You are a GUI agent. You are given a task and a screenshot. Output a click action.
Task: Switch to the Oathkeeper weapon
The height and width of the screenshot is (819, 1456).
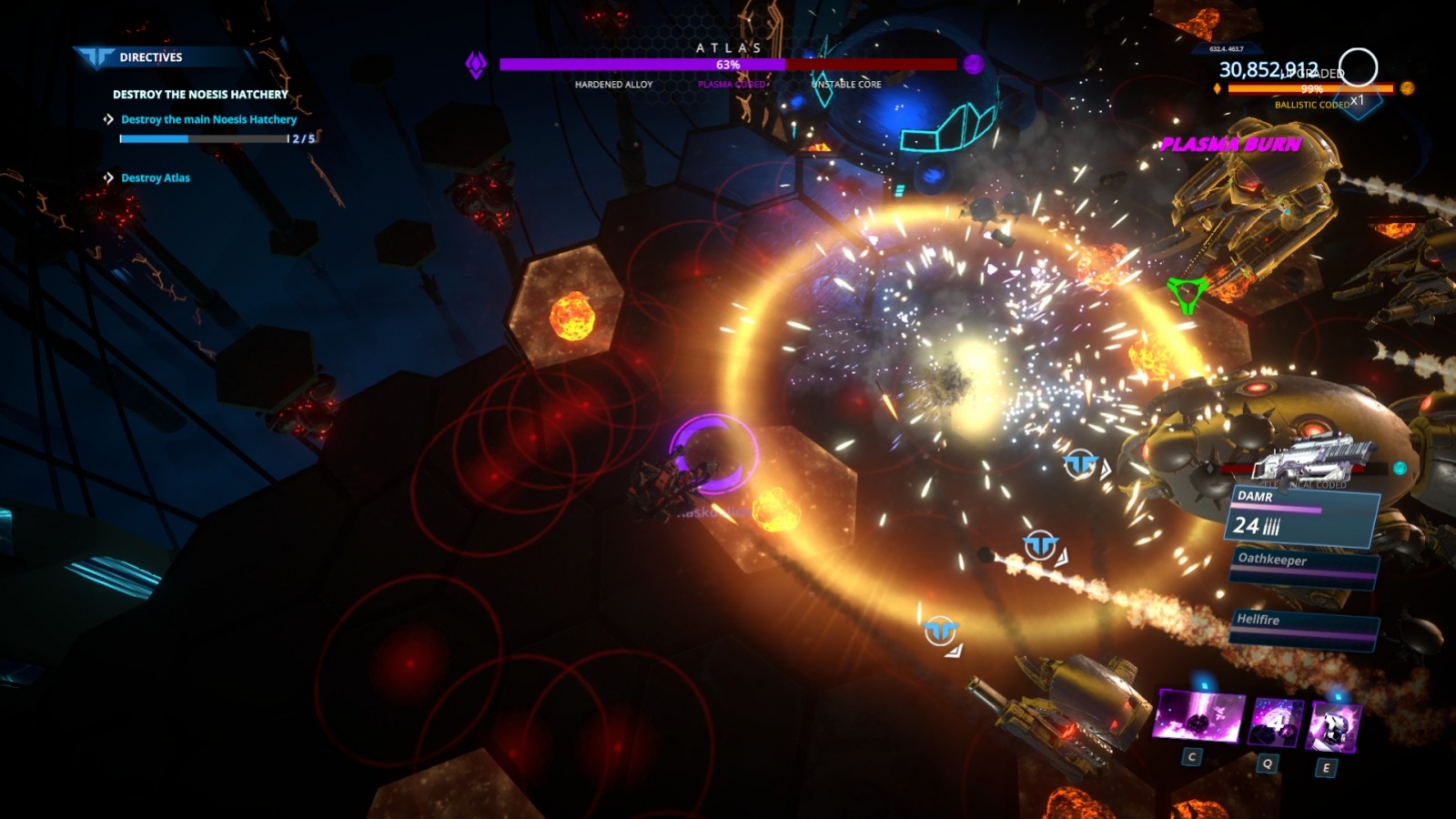1303,562
